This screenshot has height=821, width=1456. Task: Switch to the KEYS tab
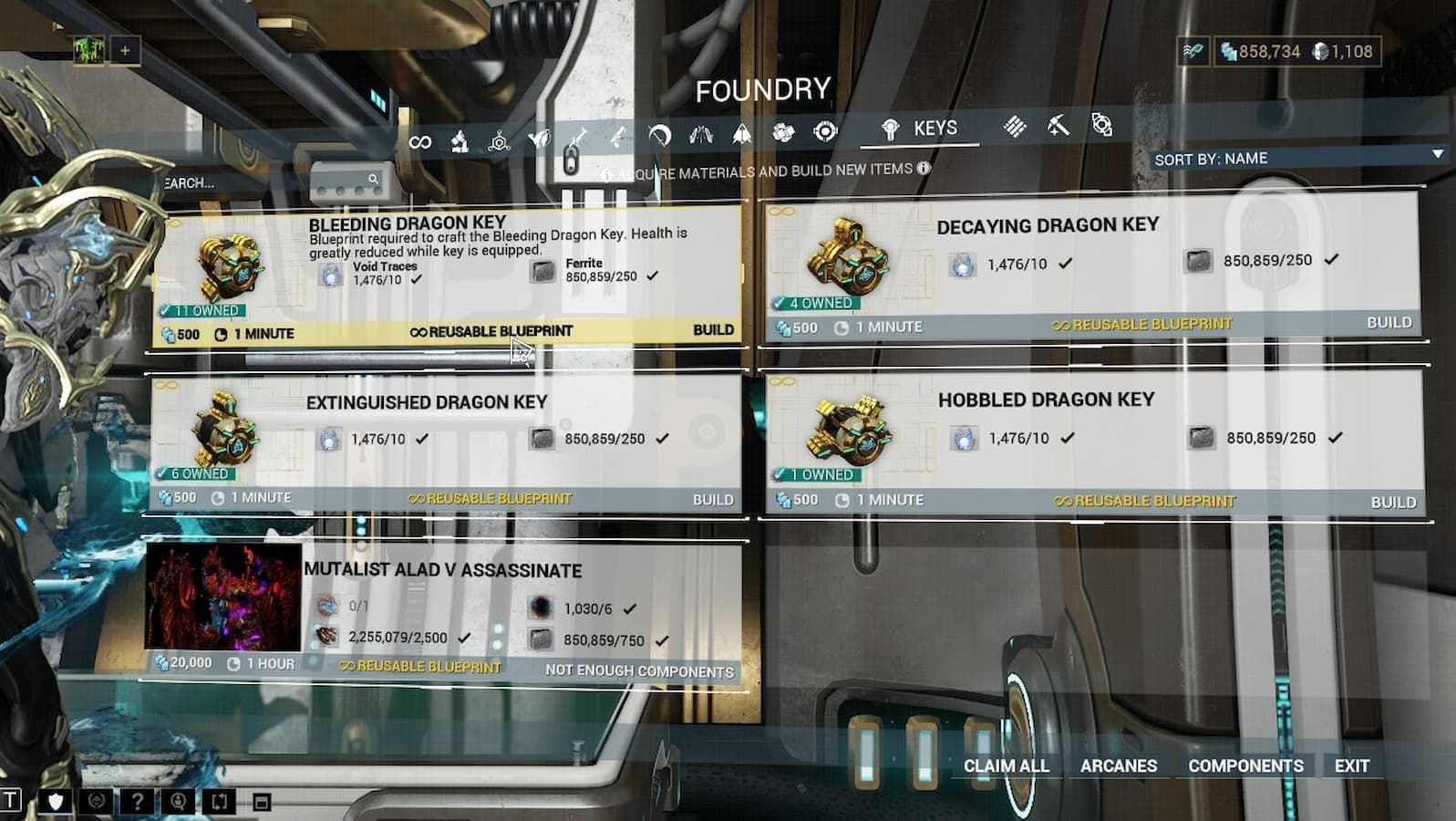point(922,130)
